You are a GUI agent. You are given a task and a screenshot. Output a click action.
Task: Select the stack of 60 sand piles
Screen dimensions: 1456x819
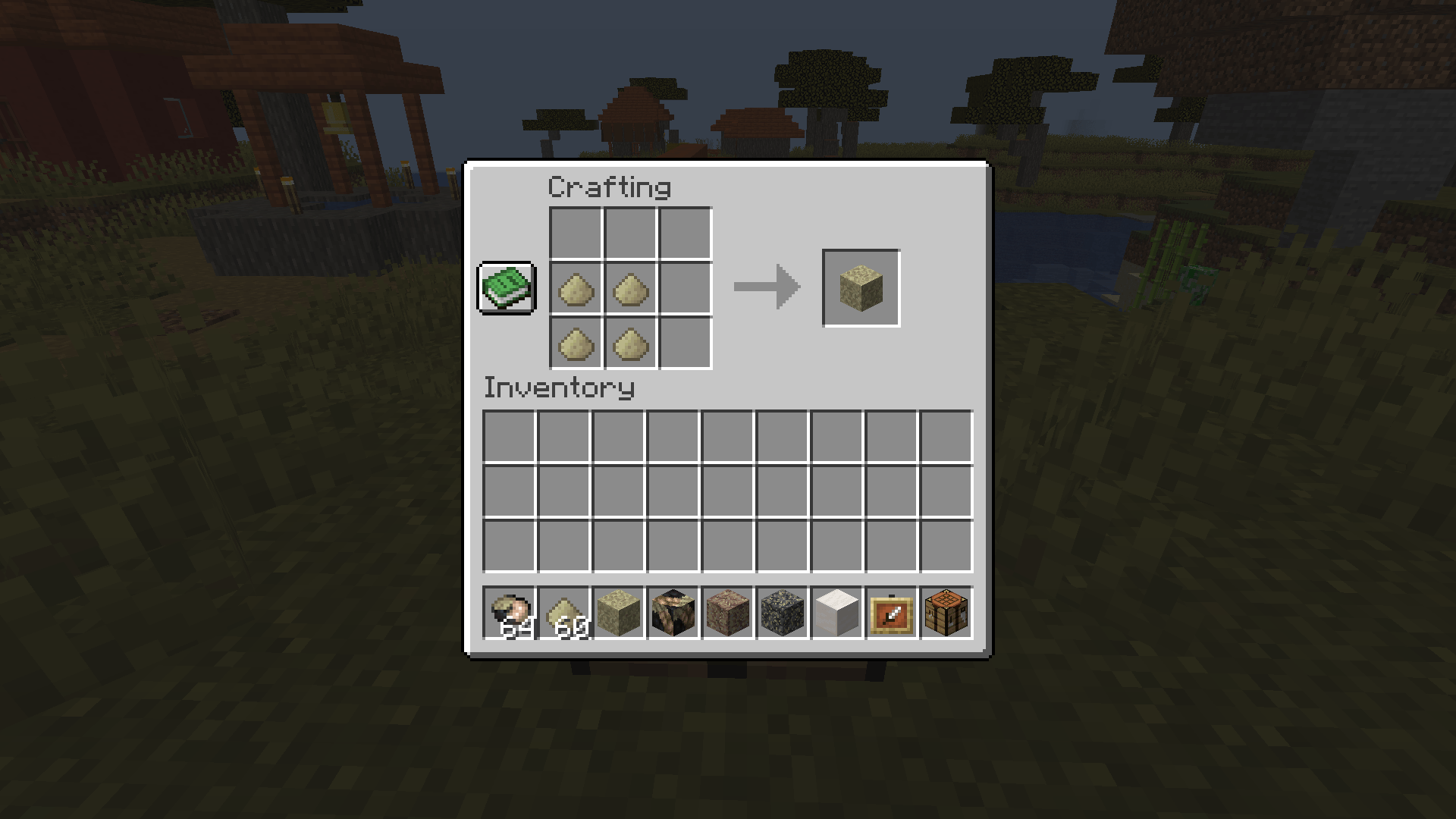tap(564, 613)
